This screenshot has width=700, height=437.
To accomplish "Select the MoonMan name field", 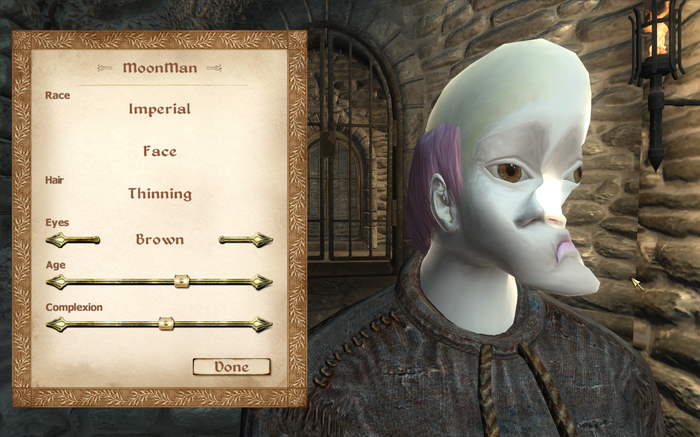I will tap(159, 68).
